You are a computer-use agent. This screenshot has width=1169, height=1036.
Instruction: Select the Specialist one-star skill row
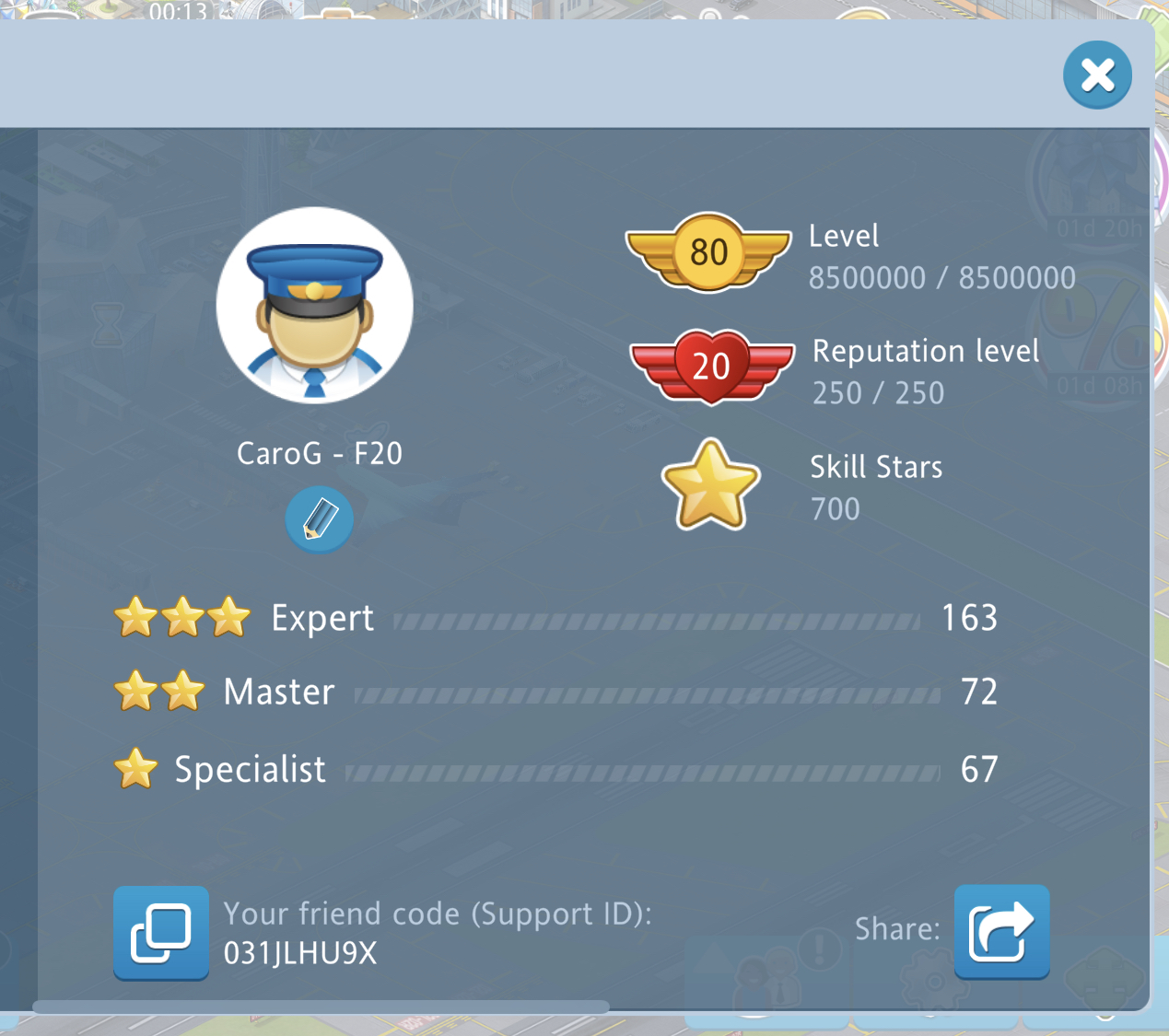pyautogui.click(x=555, y=769)
